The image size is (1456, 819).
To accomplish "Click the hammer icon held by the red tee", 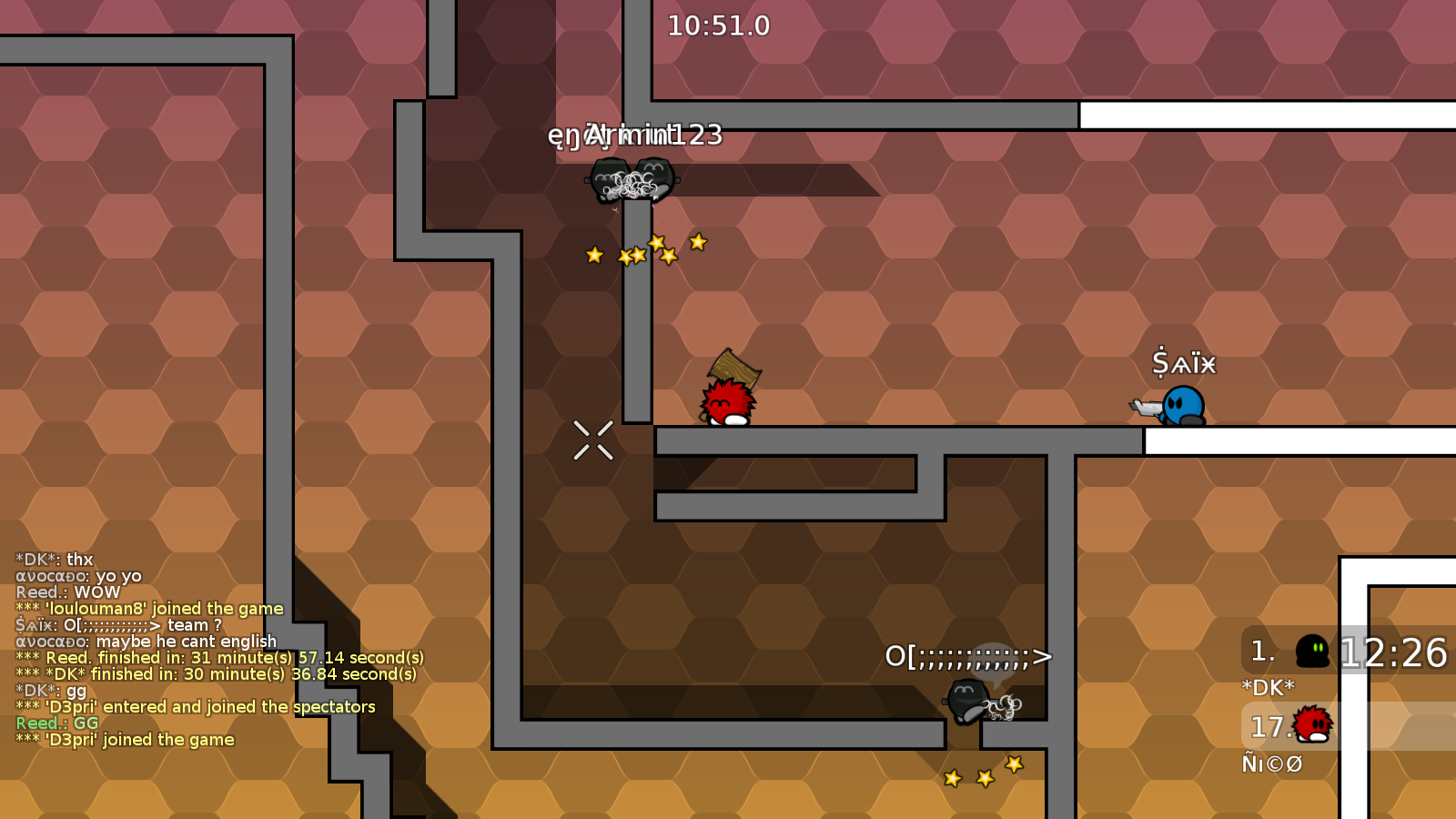I will point(733,371).
